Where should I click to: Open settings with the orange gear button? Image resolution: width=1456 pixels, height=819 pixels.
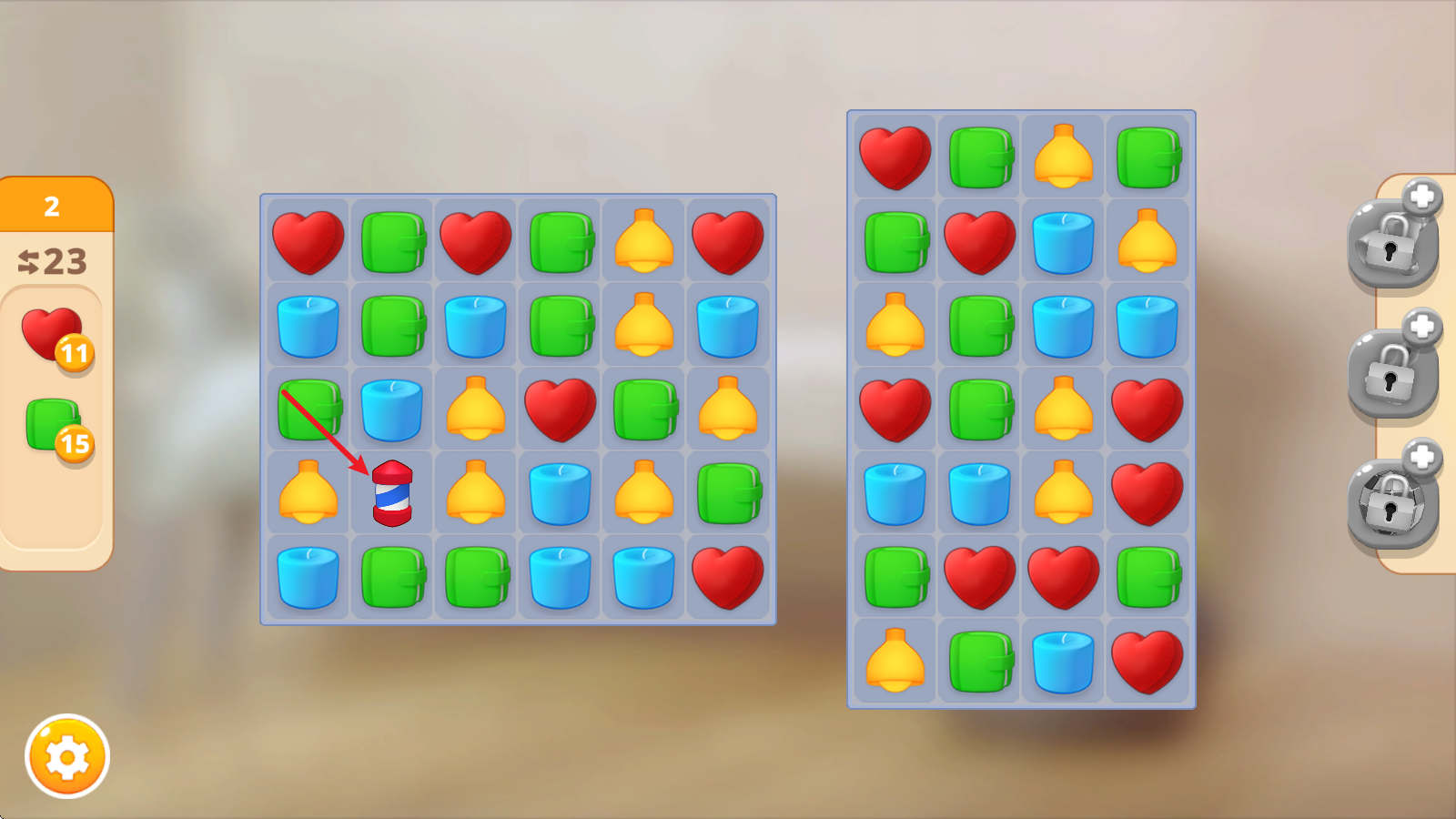pyautogui.click(x=67, y=756)
